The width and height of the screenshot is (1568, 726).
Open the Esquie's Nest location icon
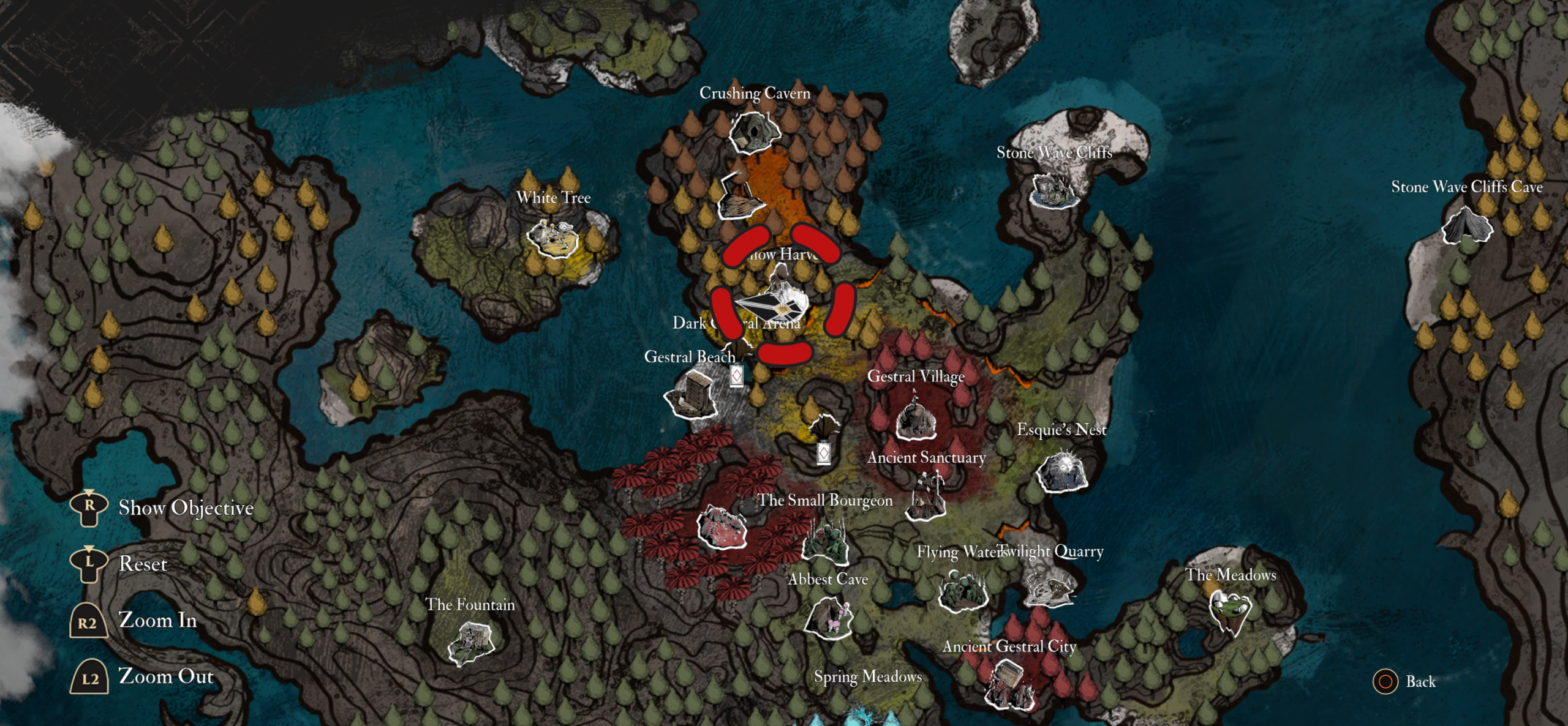(1063, 473)
